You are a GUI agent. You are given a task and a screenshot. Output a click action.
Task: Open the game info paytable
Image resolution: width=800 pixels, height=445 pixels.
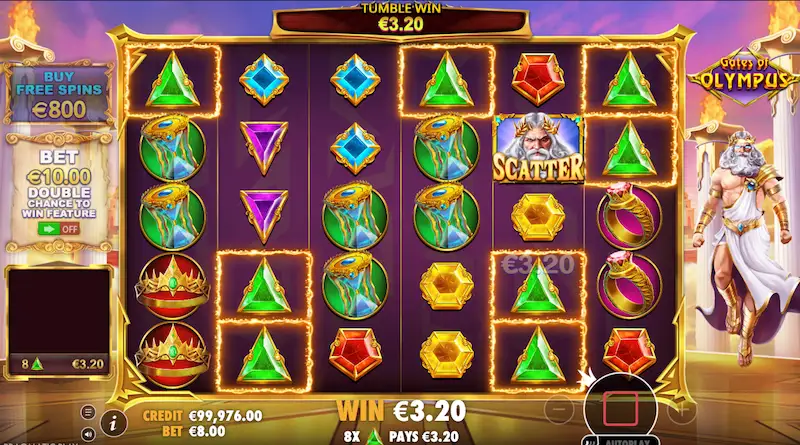[x=113, y=419]
